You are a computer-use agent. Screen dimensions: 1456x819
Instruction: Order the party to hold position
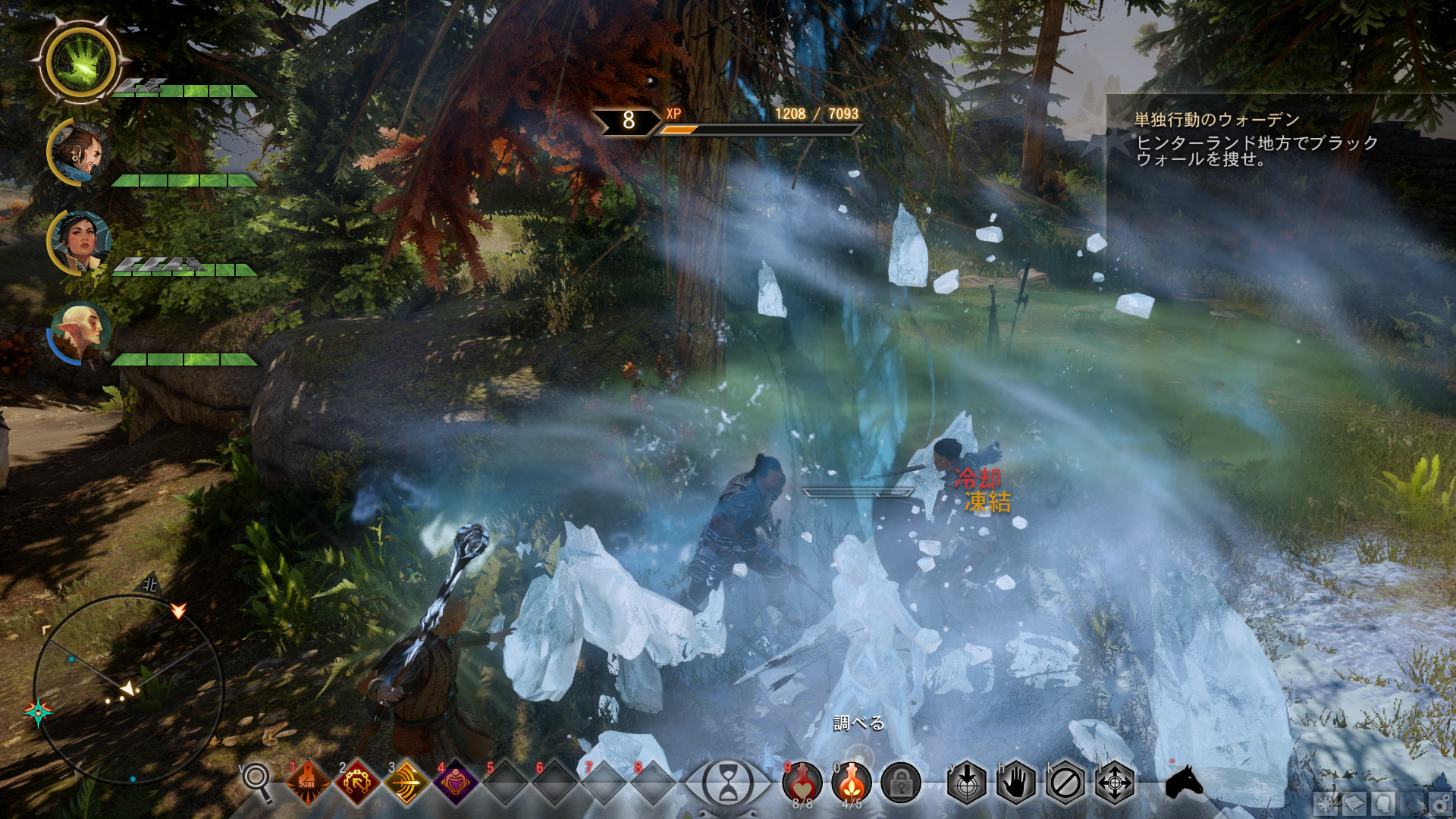tap(1016, 783)
